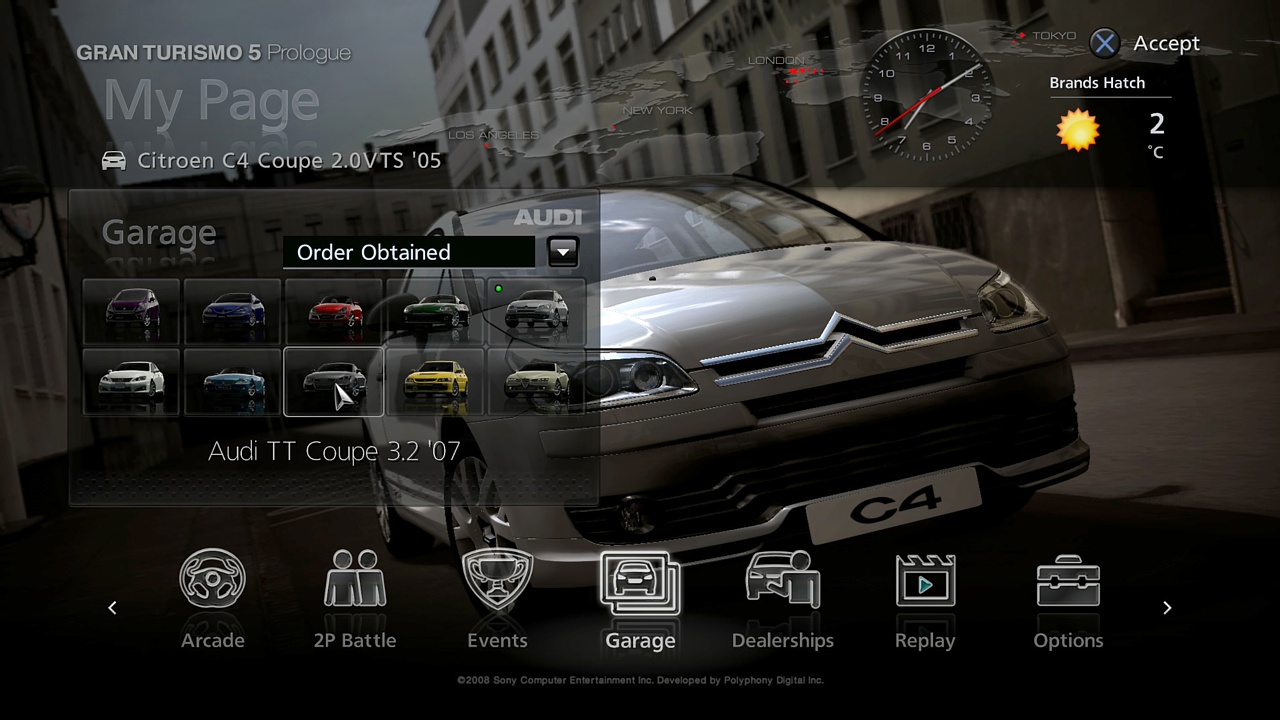Viewport: 1280px width, 720px height.
Task: Click the Audi TT Coupe 3.2 '07 label
Action: (x=334, y=451)
